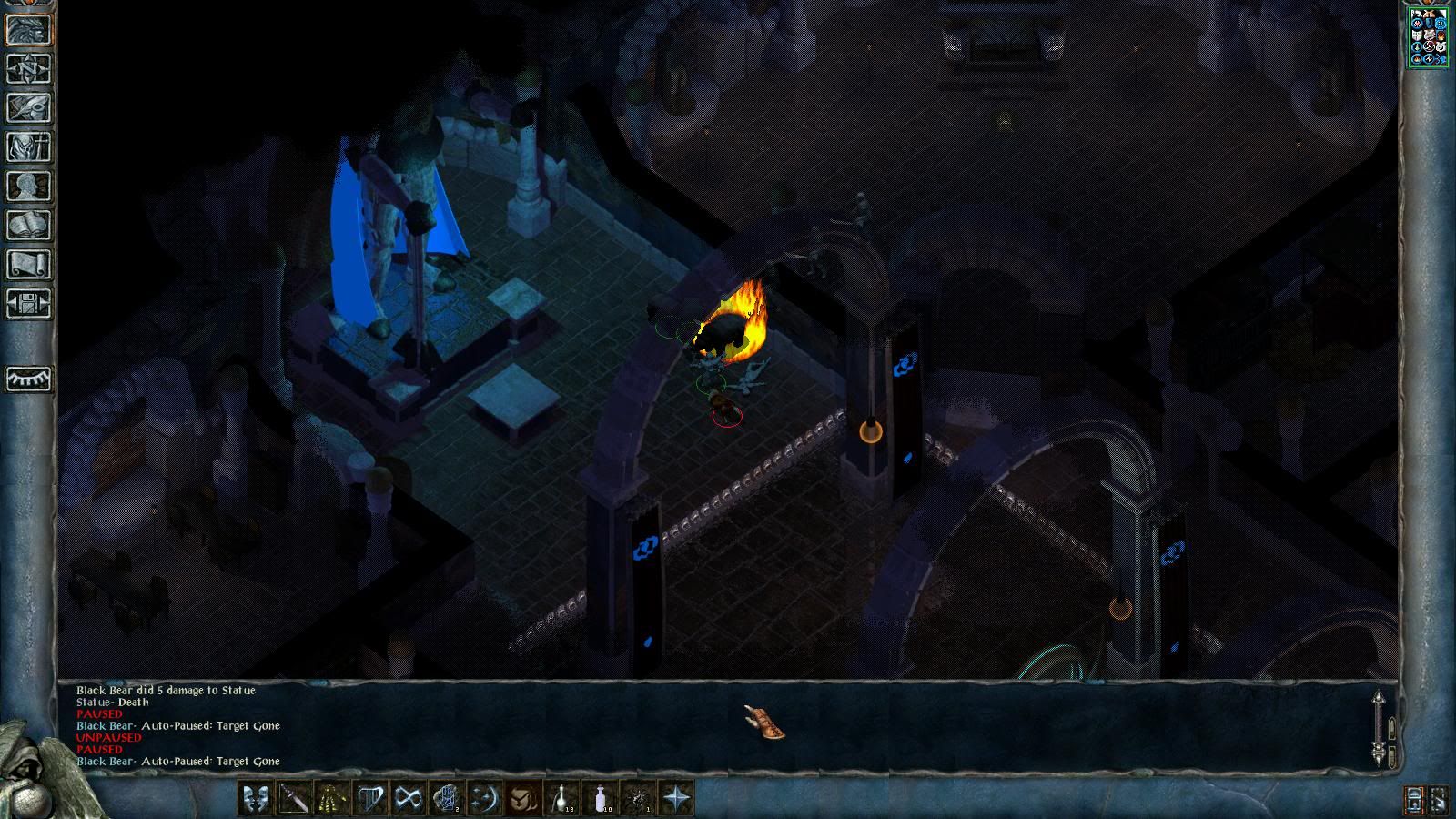
Task: Select the sword weapon slot
Action: point(294,799)
